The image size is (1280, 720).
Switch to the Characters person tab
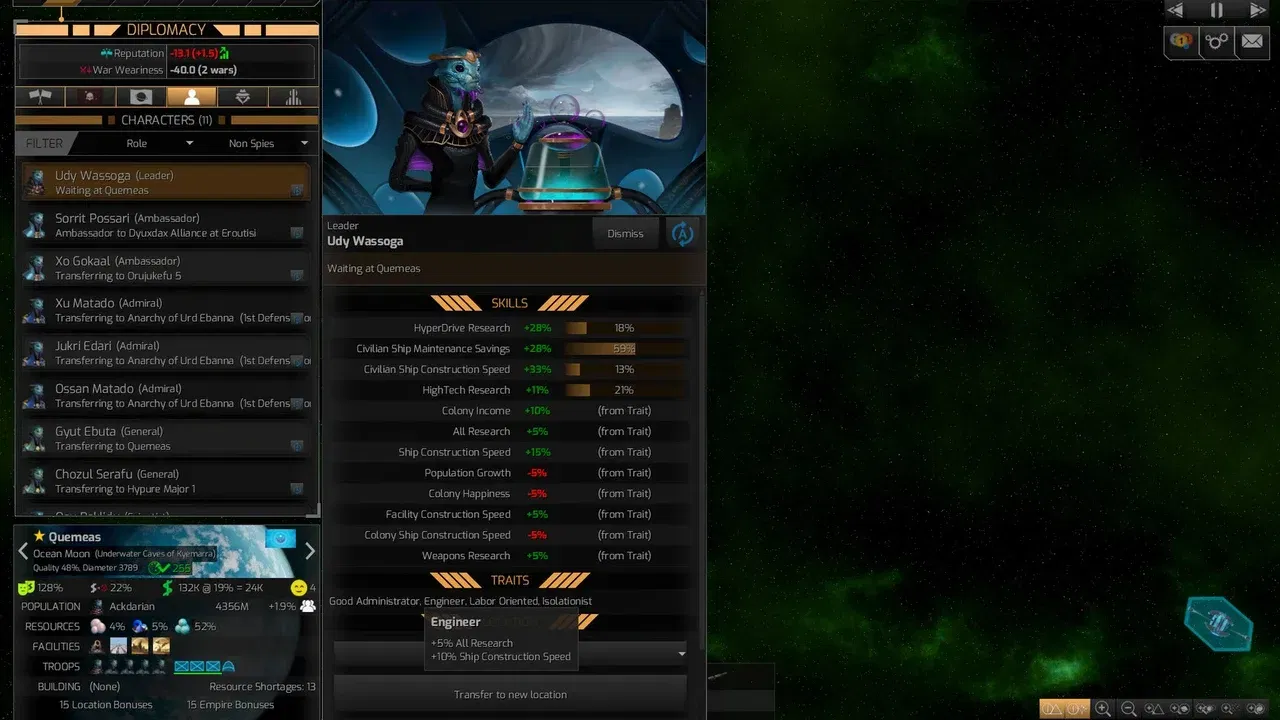click(x=190, y=96)
